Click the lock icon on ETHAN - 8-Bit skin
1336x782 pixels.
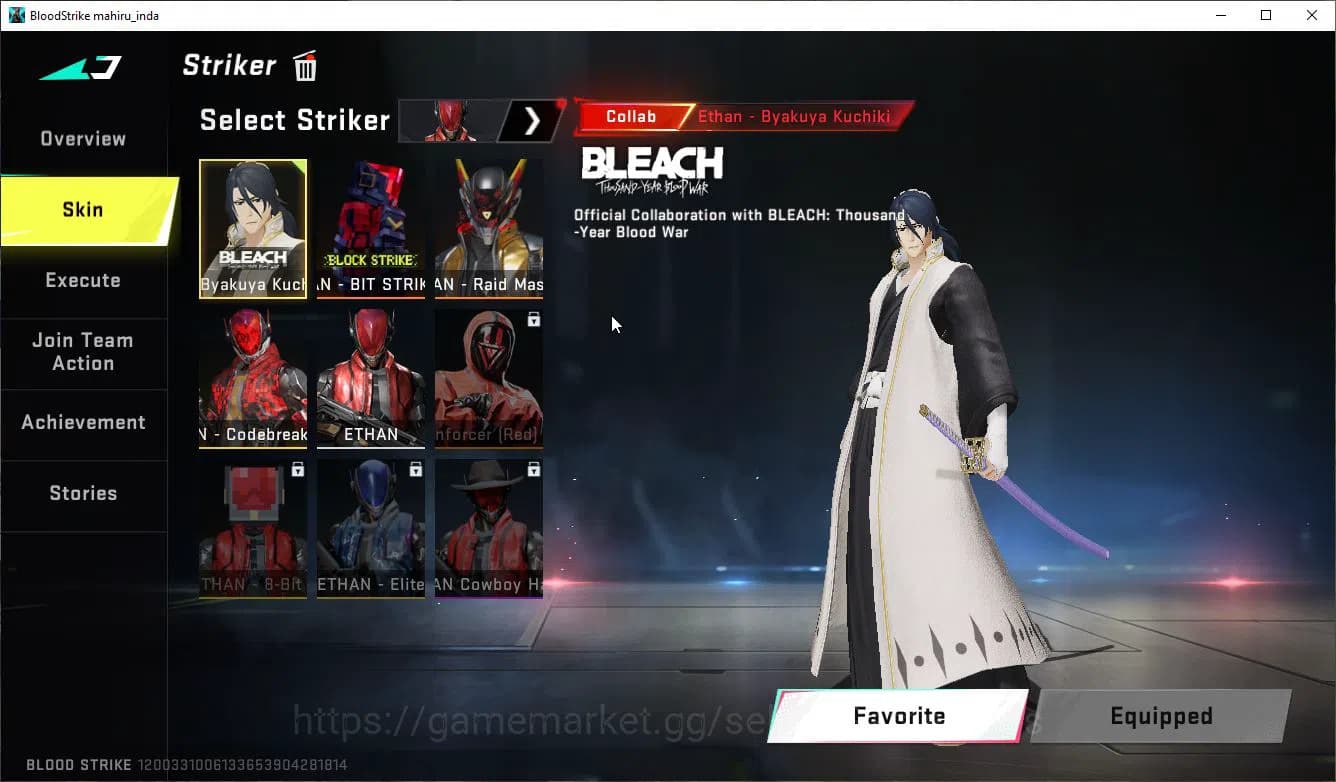click(299, 469)
